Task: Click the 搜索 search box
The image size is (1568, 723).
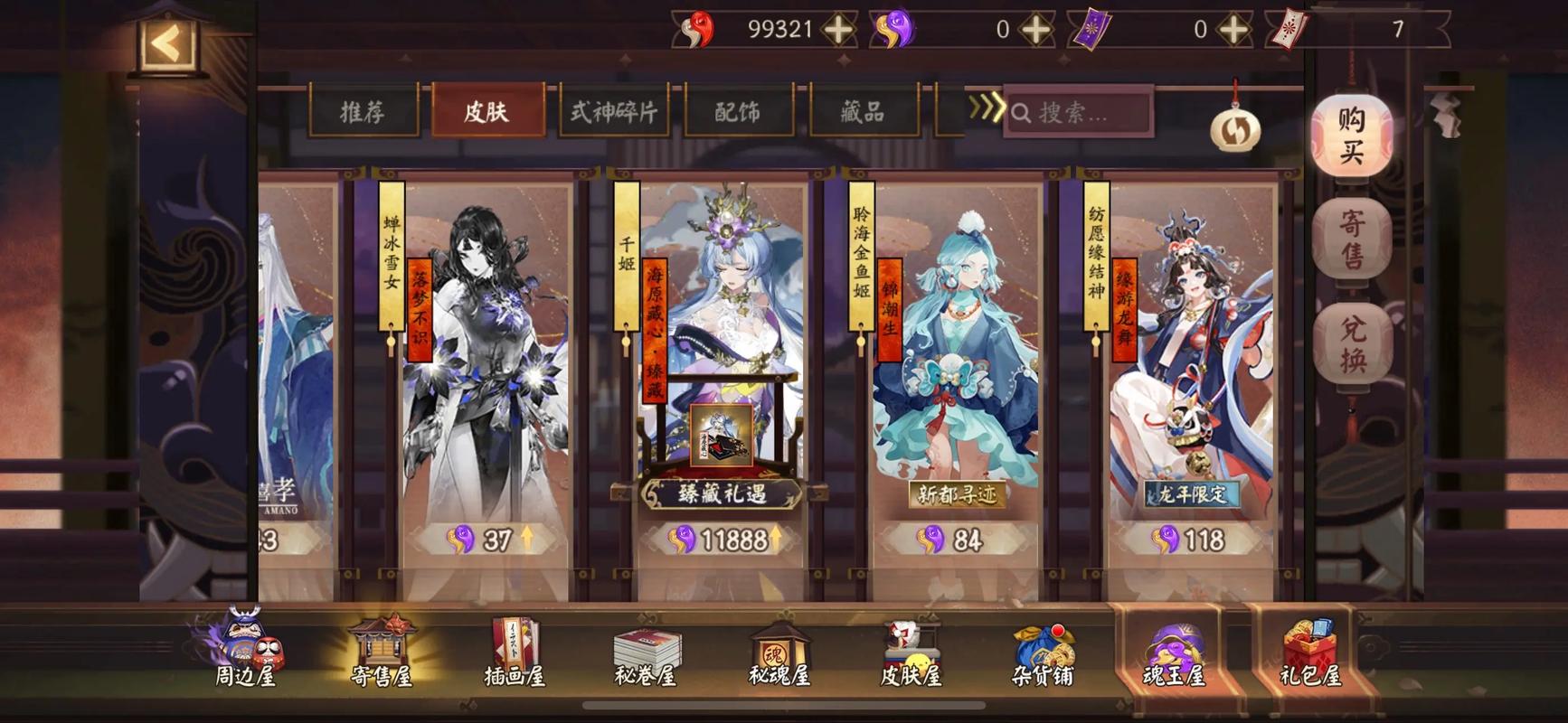Action: pos(1079,113)
